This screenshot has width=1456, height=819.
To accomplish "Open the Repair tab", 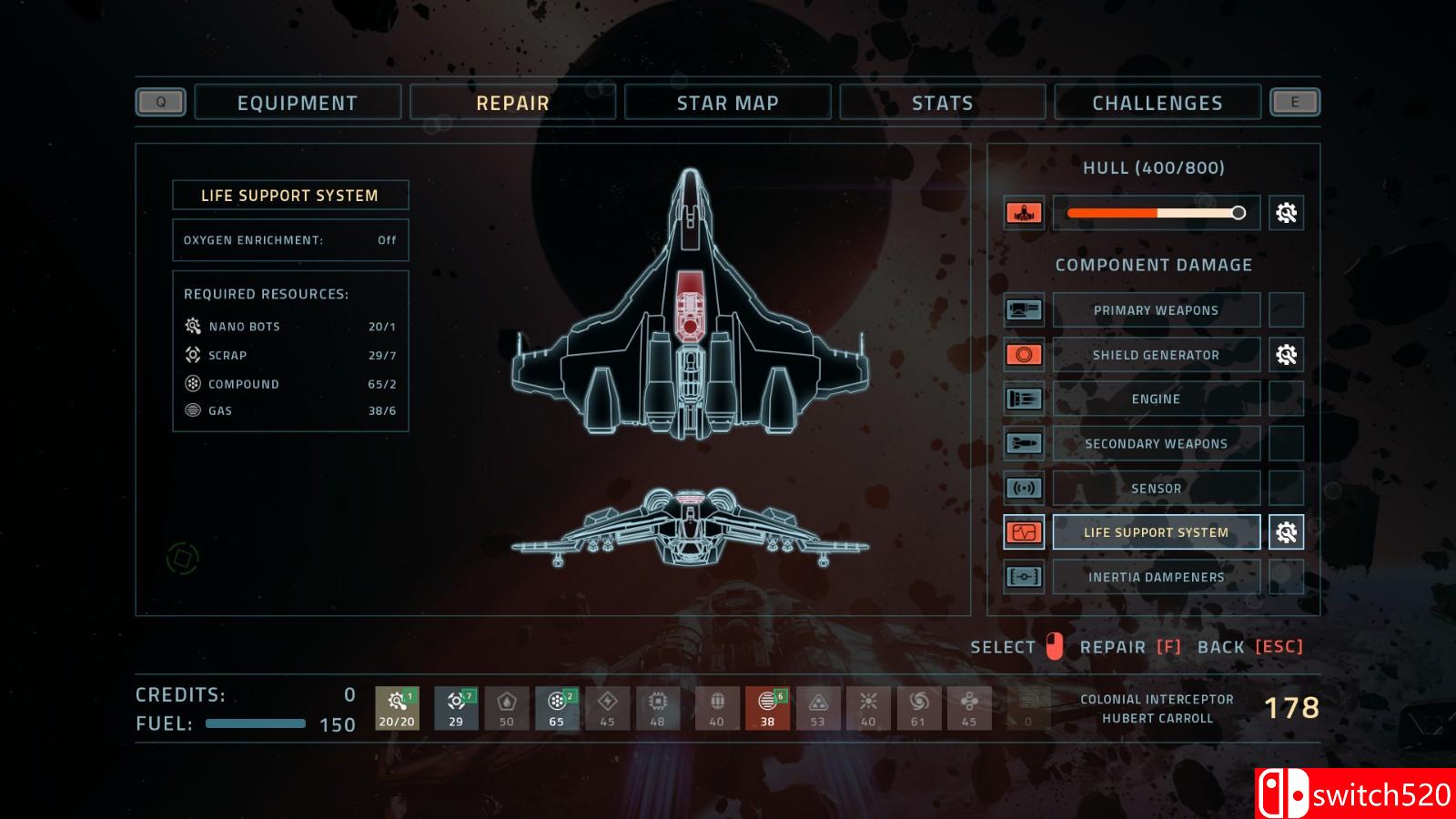I will pos(512,103).
